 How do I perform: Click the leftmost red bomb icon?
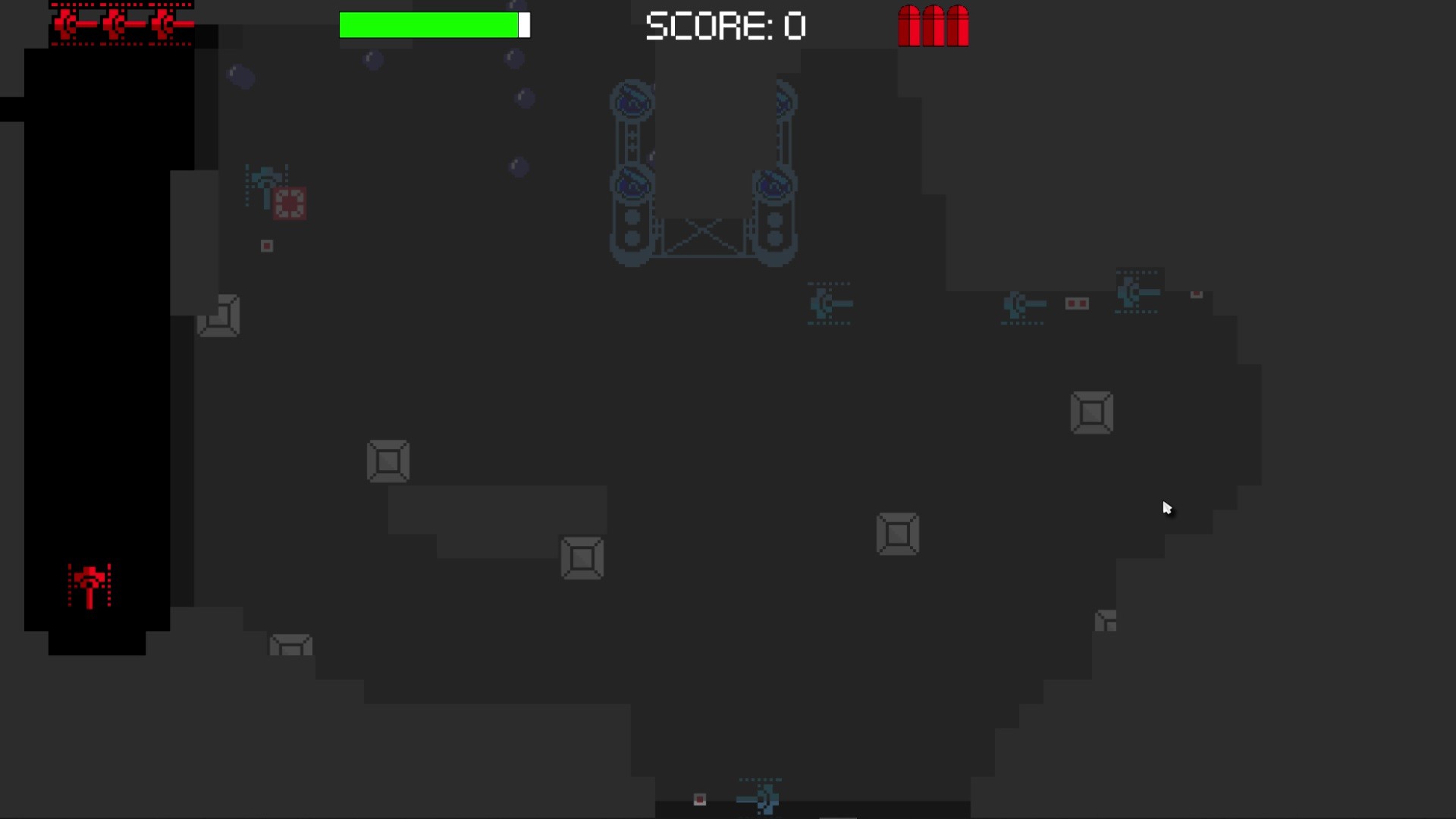tap(908, 27)
